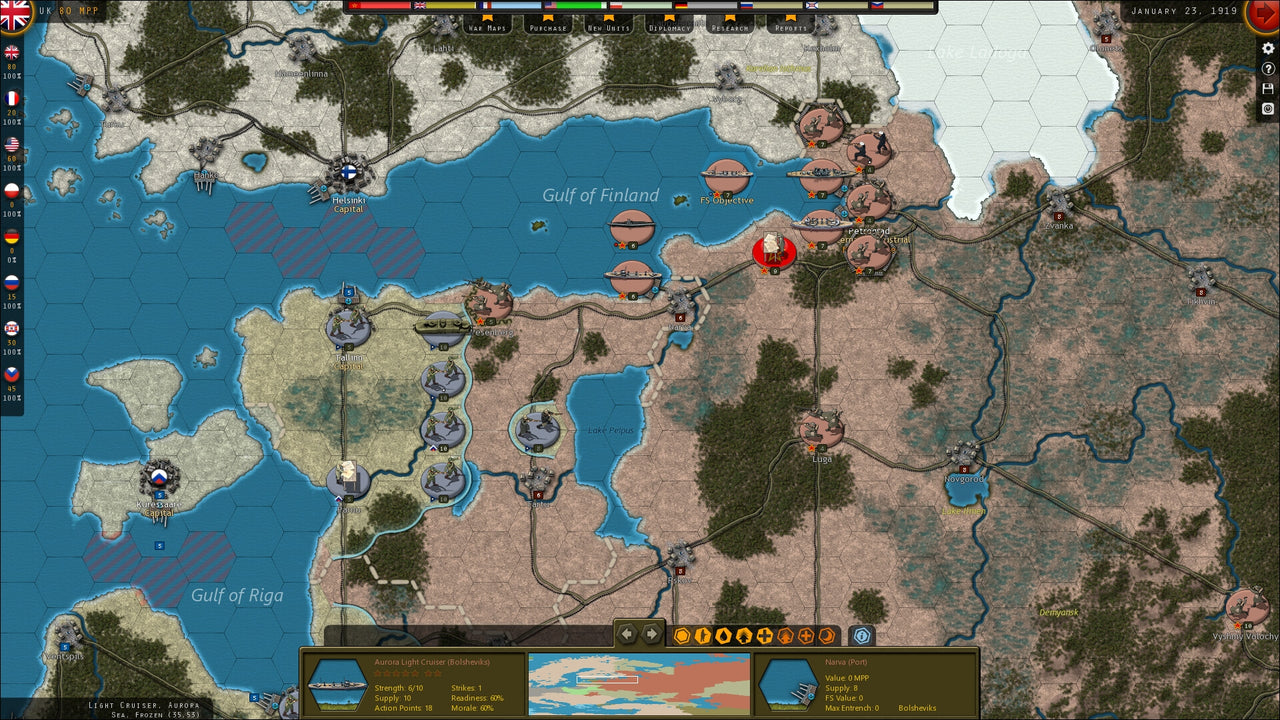Image resolution: width=1280 pixels, height=720 pixels.
Task: Save the game with the disk icon
Action: (1268, 88)
